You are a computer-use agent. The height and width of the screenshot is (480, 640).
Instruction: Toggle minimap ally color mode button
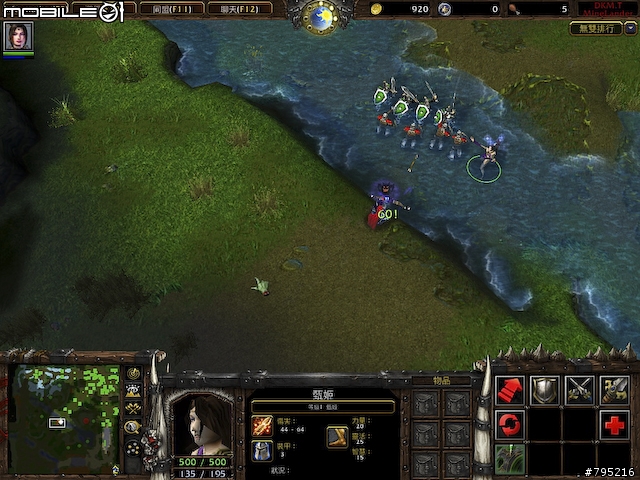click(x=133, y=409)
